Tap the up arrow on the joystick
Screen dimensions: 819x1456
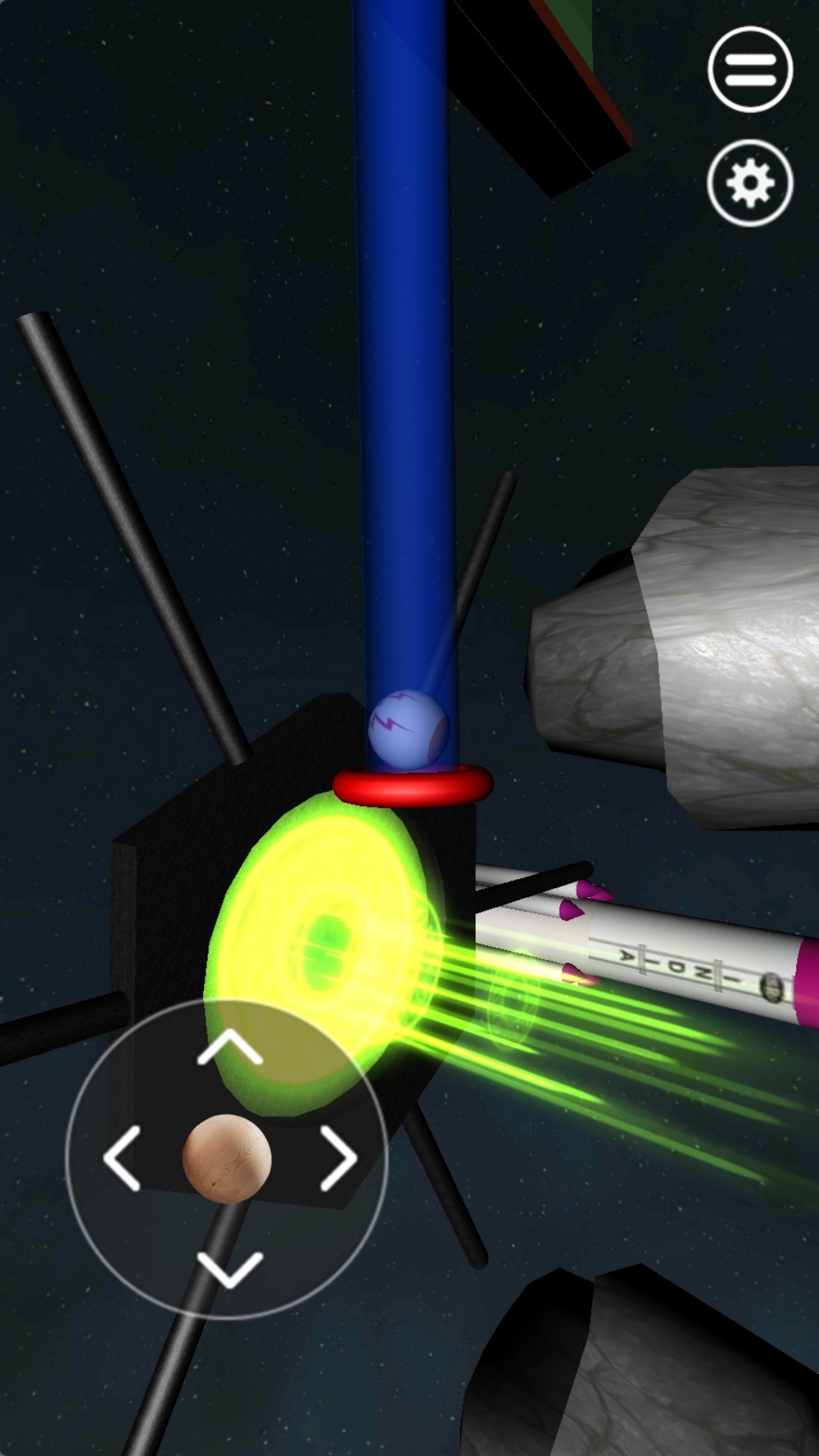click(x=229, y=1049)
